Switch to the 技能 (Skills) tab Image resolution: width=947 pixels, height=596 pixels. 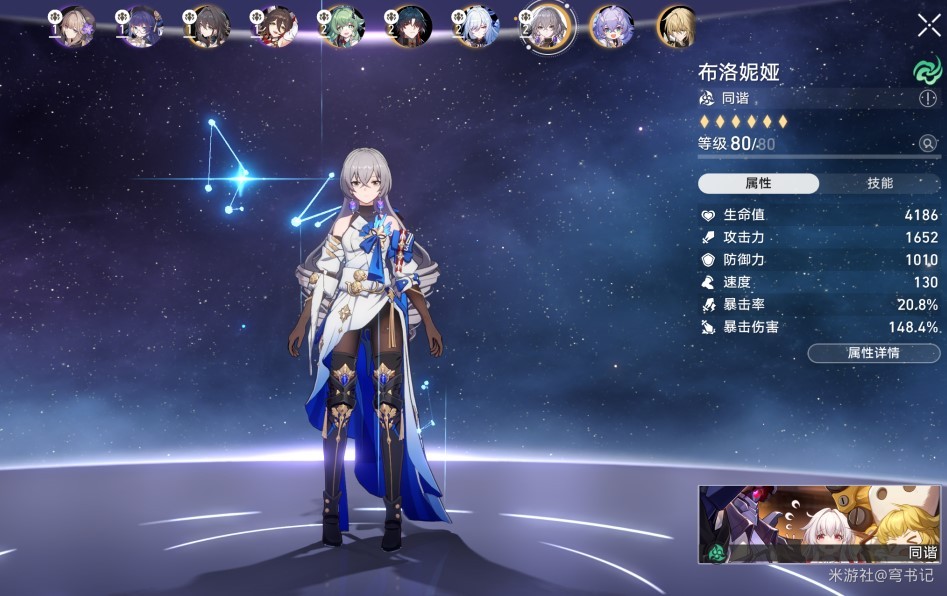click(x=880, y=184)
